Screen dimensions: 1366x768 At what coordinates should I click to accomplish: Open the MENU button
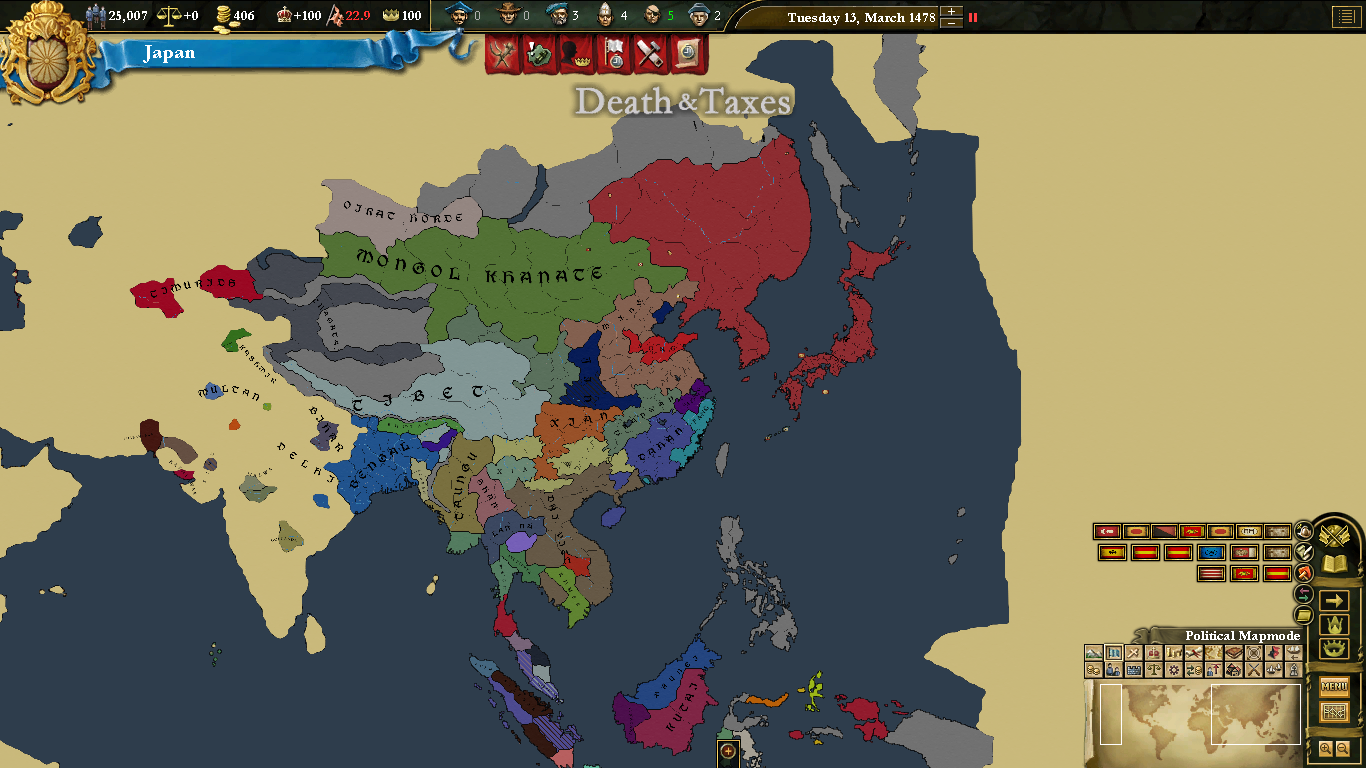[1334, 686]
